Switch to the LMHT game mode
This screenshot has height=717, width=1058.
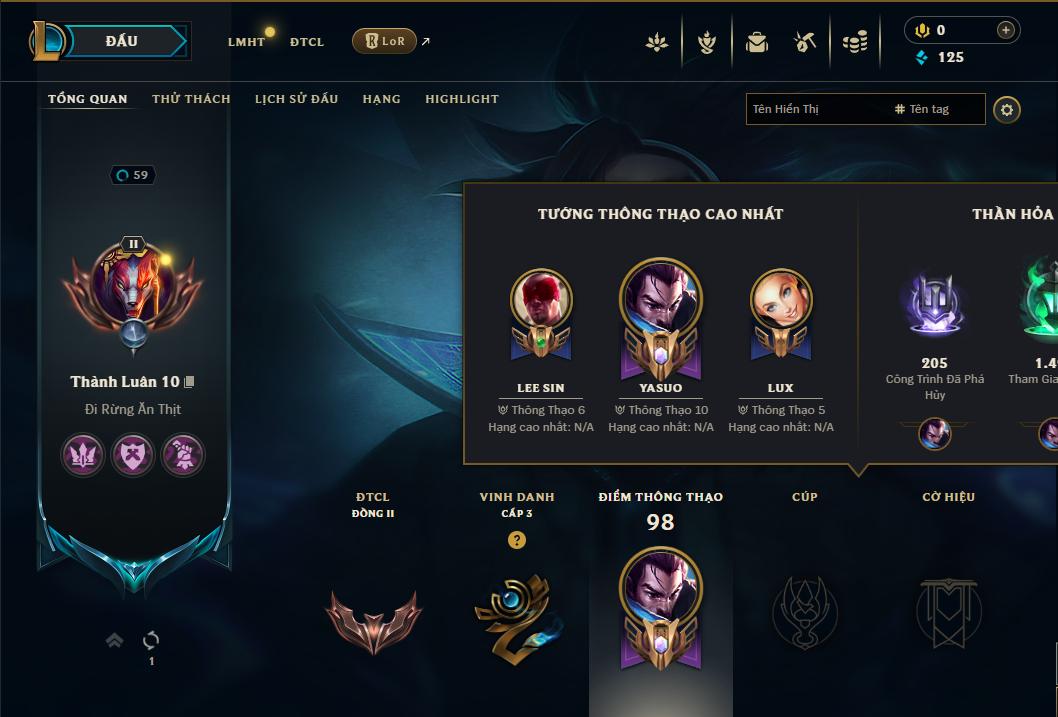pos(246,42)
